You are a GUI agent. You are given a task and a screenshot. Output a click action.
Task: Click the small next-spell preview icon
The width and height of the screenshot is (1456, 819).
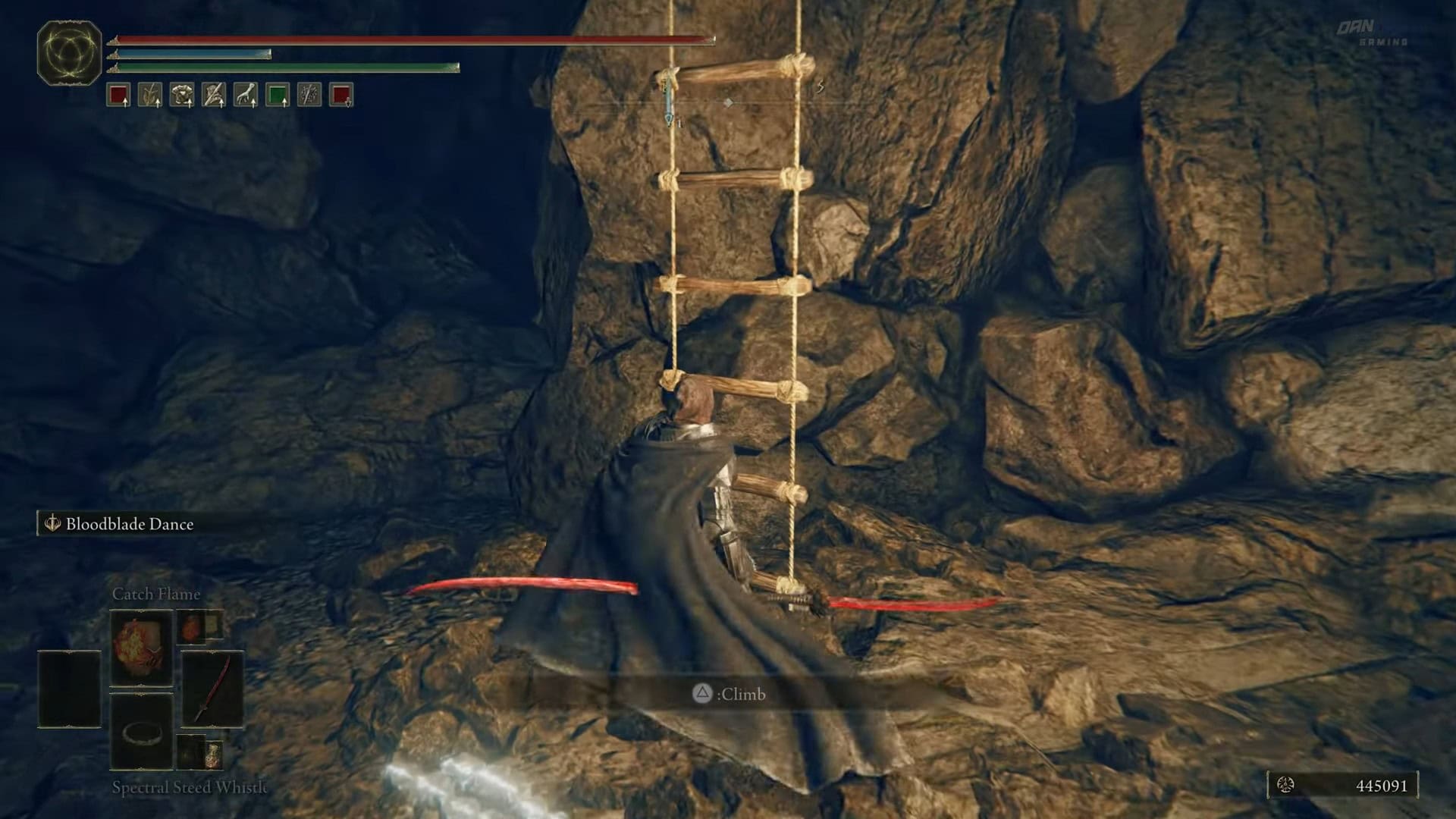(x=190, y=626)
